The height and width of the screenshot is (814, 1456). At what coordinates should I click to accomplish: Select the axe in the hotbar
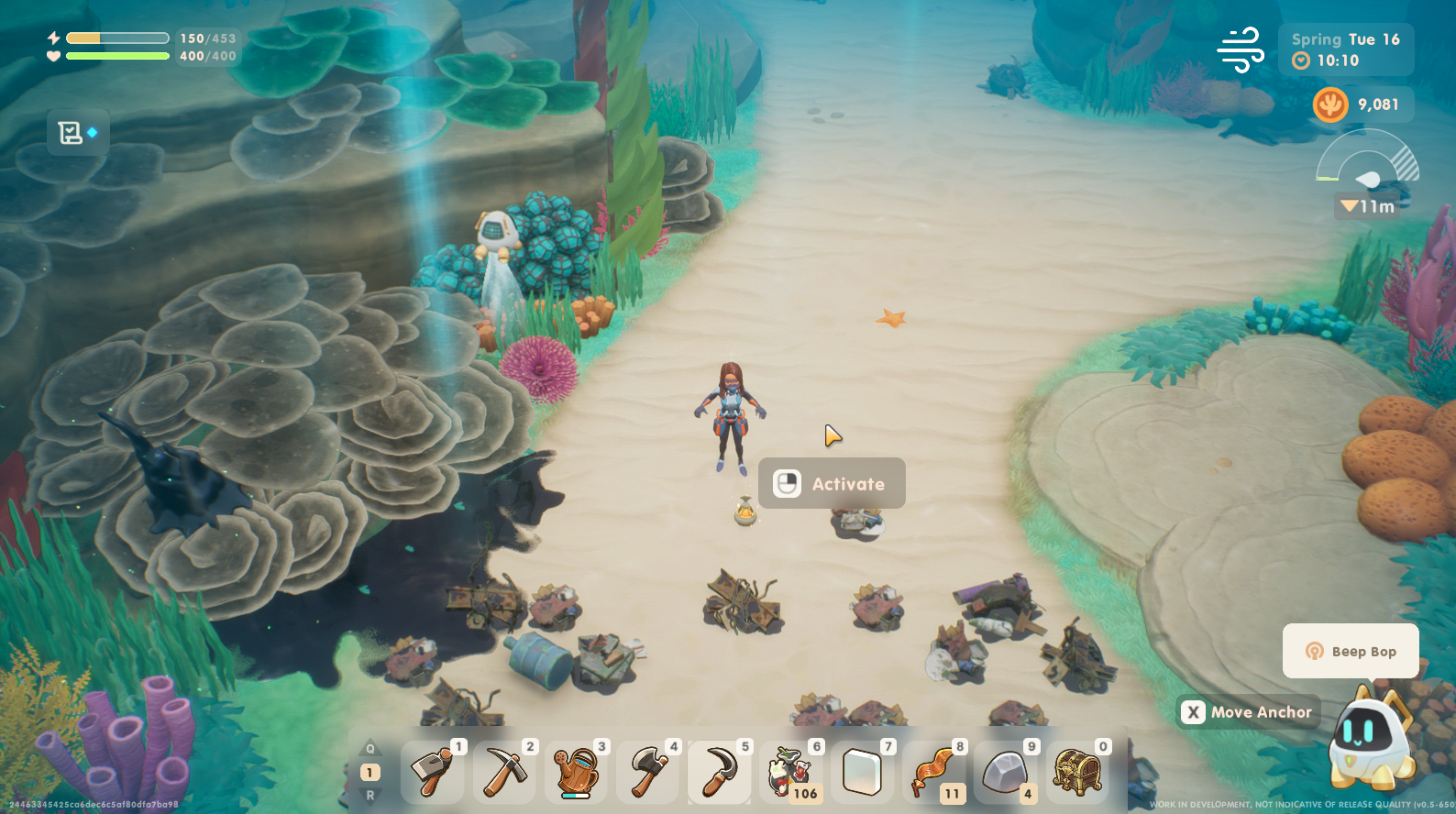(647, 772)
